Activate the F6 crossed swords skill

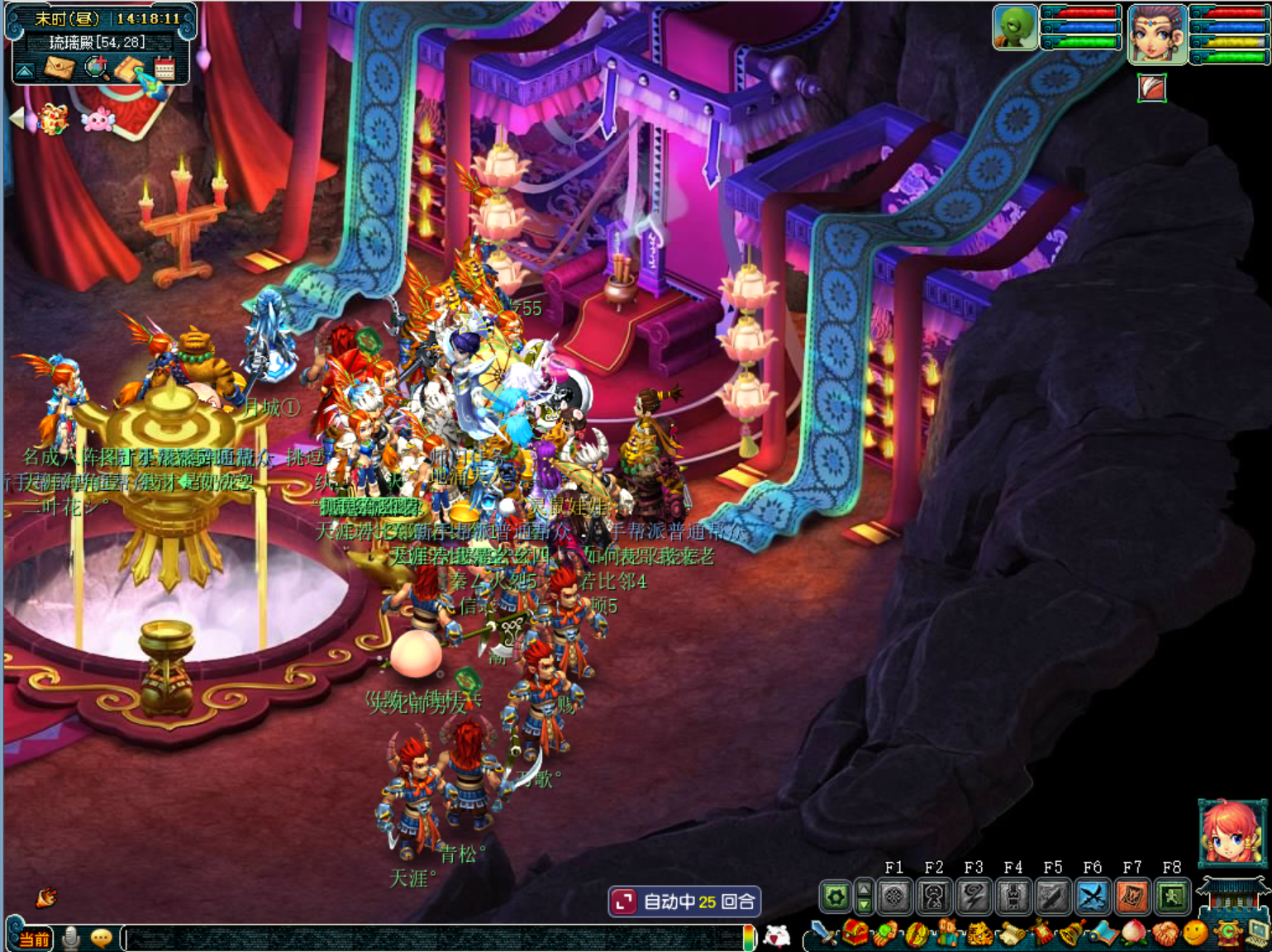click(x=1093, y=897)
